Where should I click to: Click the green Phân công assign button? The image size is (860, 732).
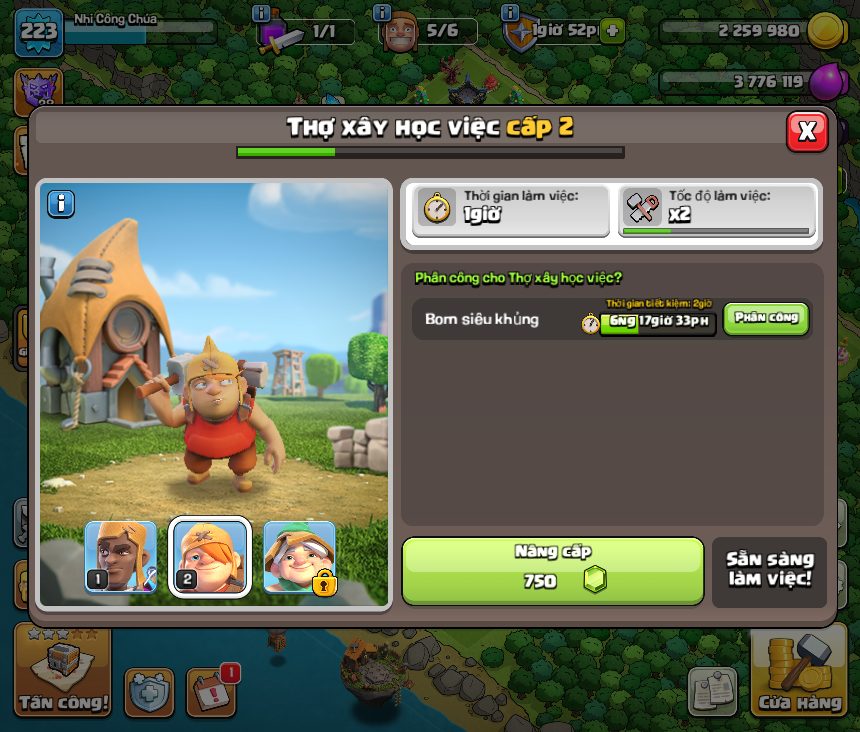(x=766, y=318)
